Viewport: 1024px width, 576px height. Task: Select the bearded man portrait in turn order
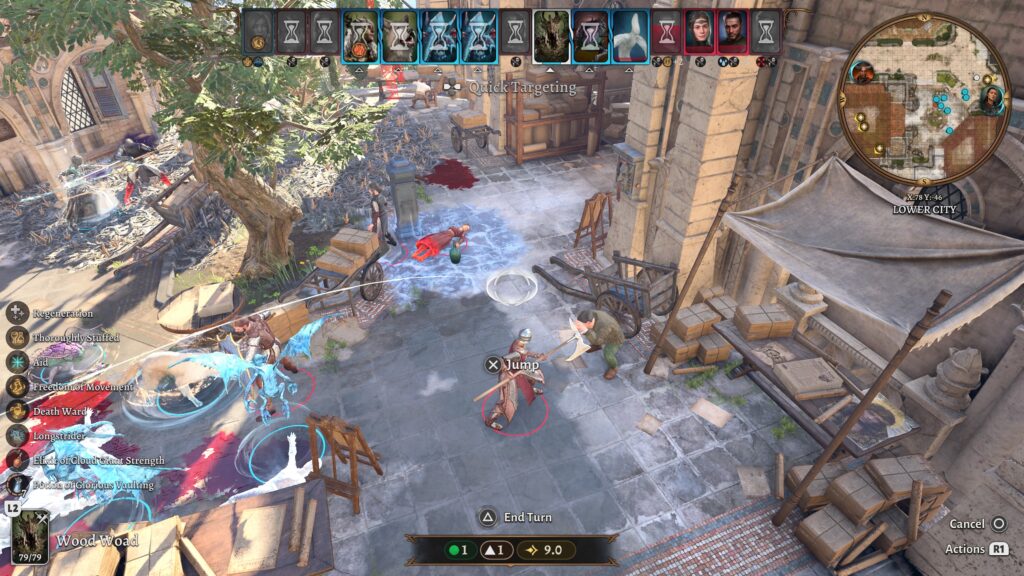pyautogui.click(x=732, y=32)
